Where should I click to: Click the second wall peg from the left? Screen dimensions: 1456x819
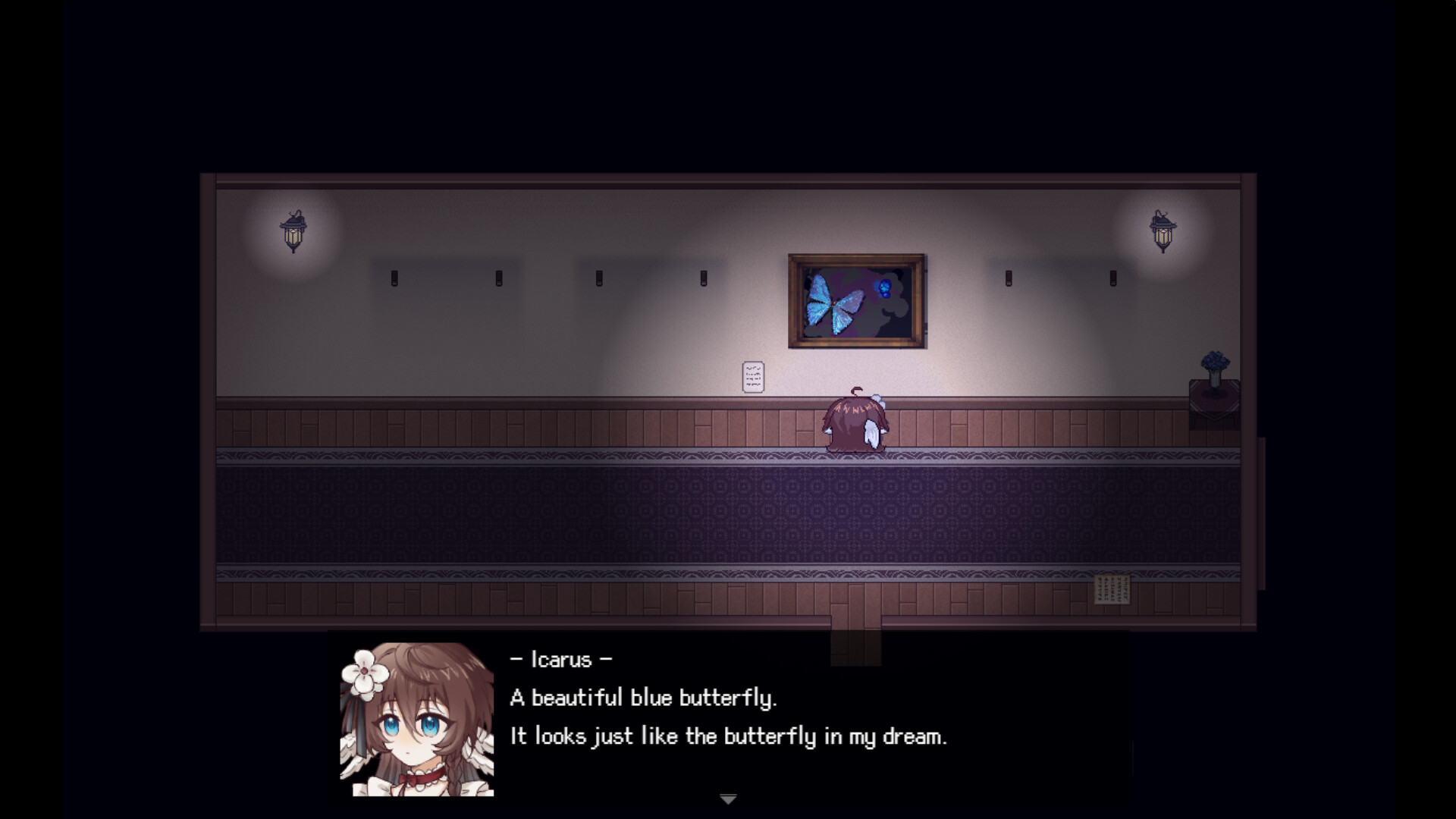(x=498, y=278)
